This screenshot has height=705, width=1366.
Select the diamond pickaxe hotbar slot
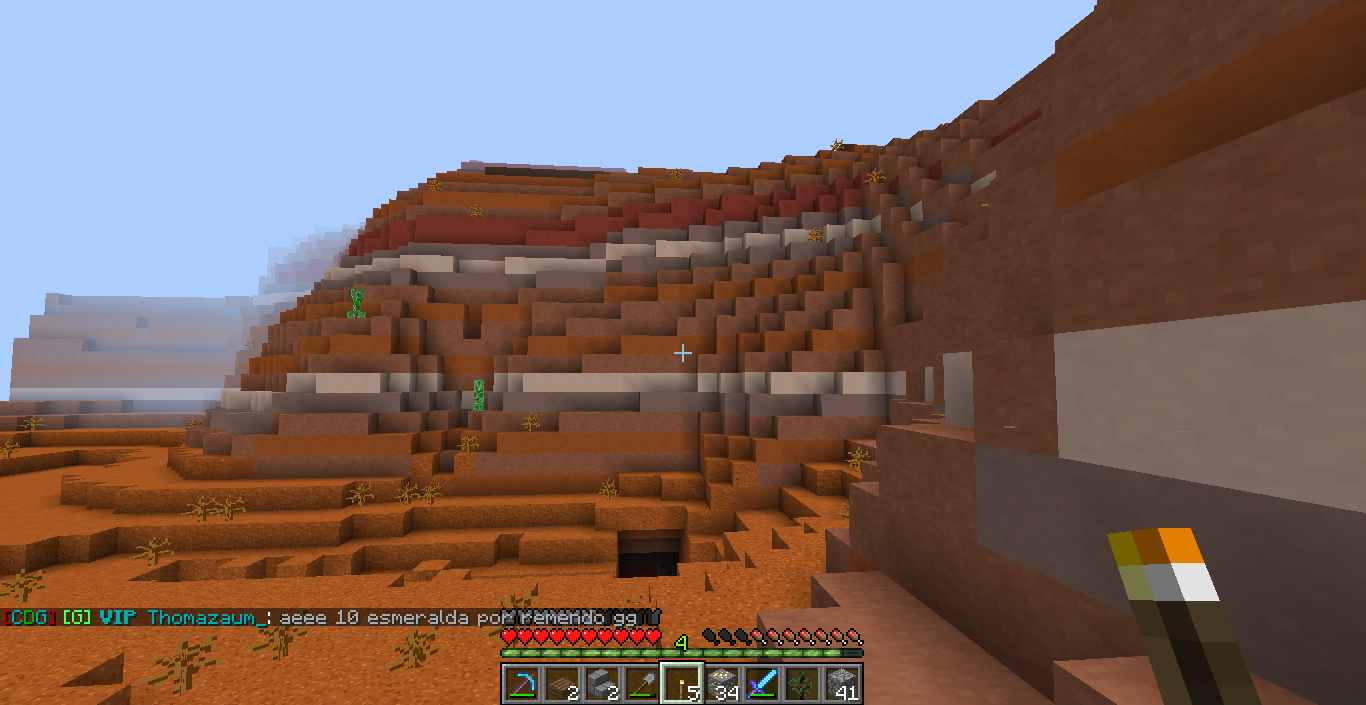point(520,684)
